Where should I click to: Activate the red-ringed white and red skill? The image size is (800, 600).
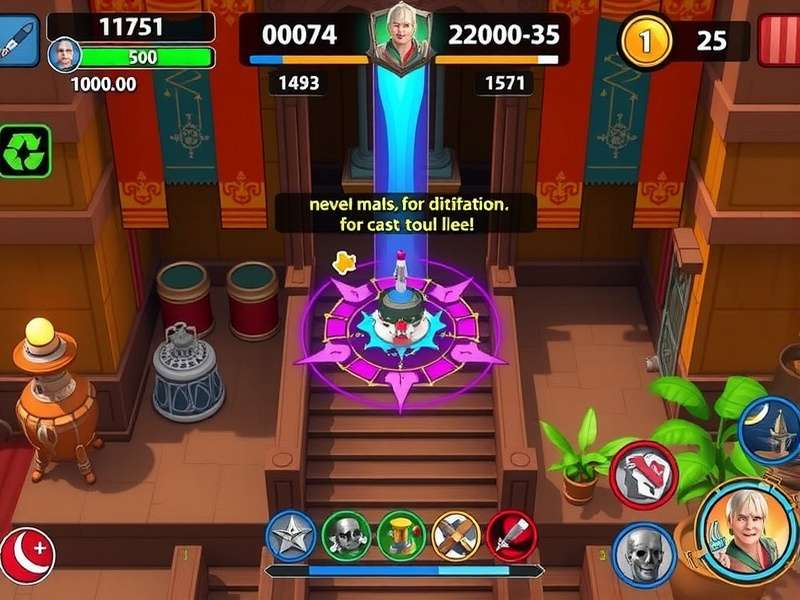tap(644, 468)
